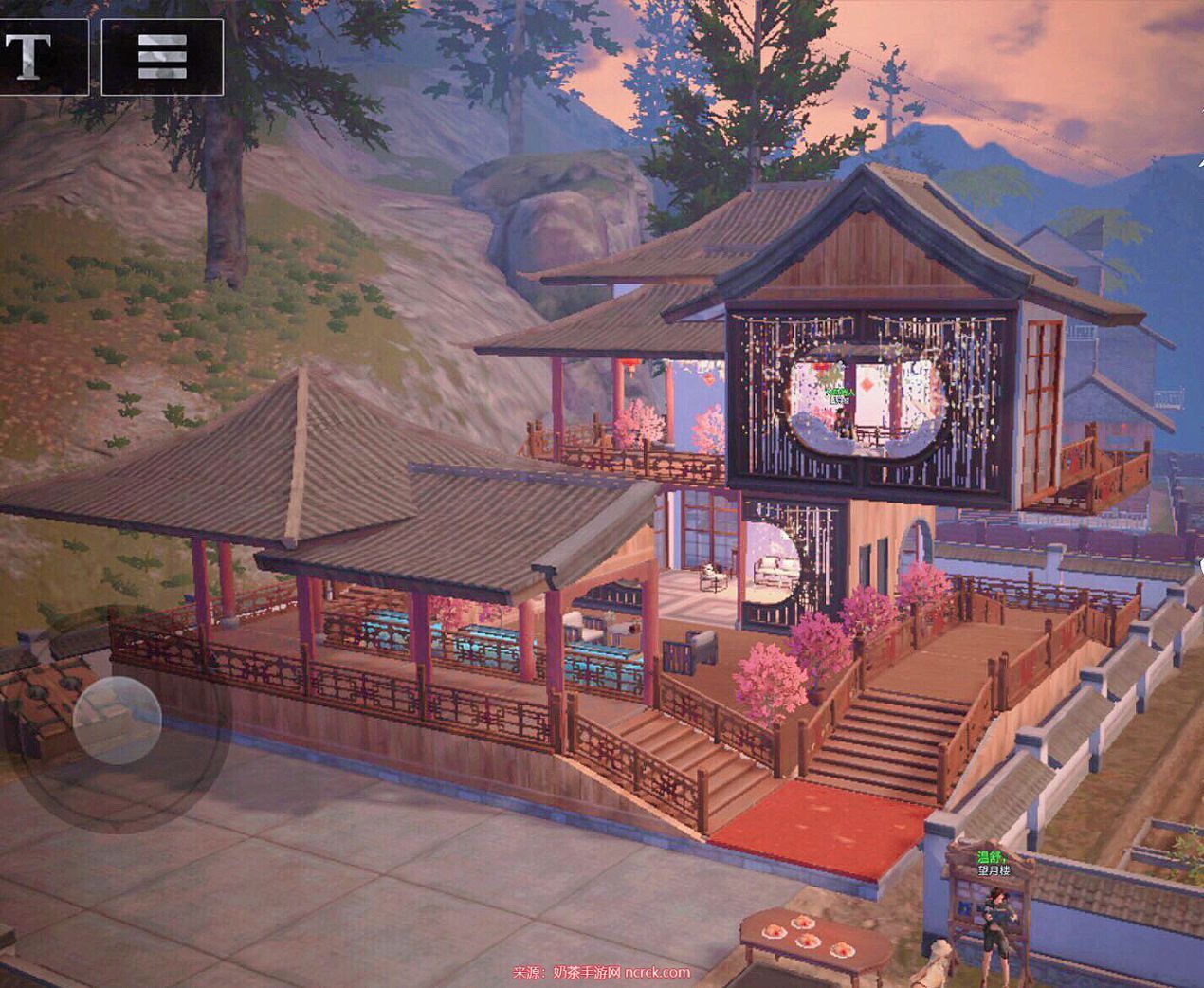Open the three-line hamburger menu

coord(162,56)
